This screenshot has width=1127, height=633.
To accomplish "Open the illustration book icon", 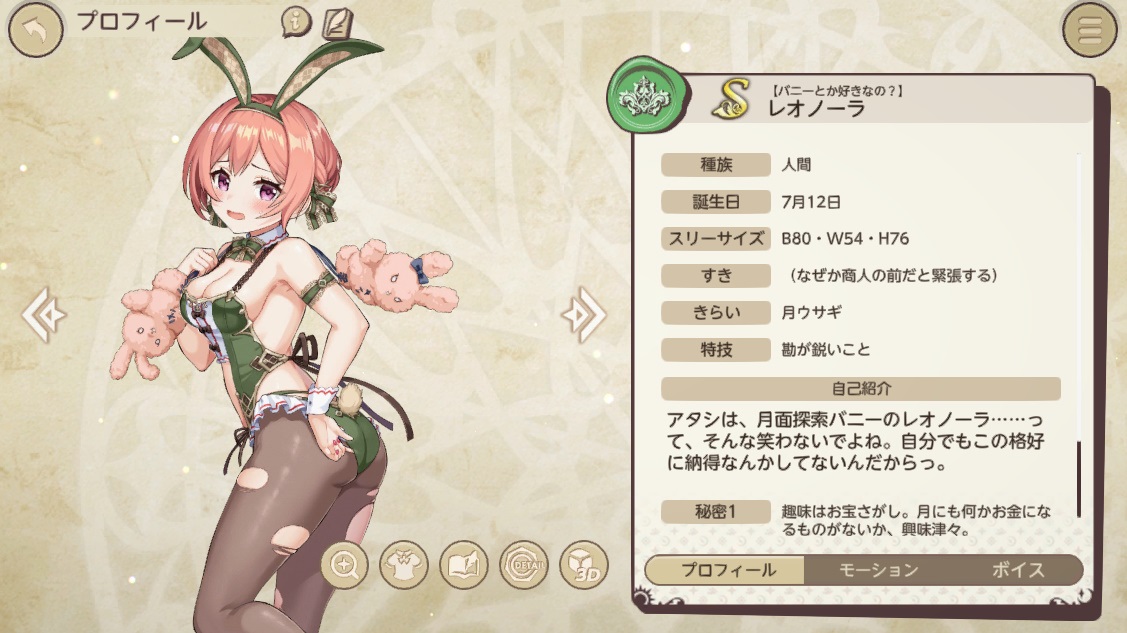I will (x=464, y=566).
